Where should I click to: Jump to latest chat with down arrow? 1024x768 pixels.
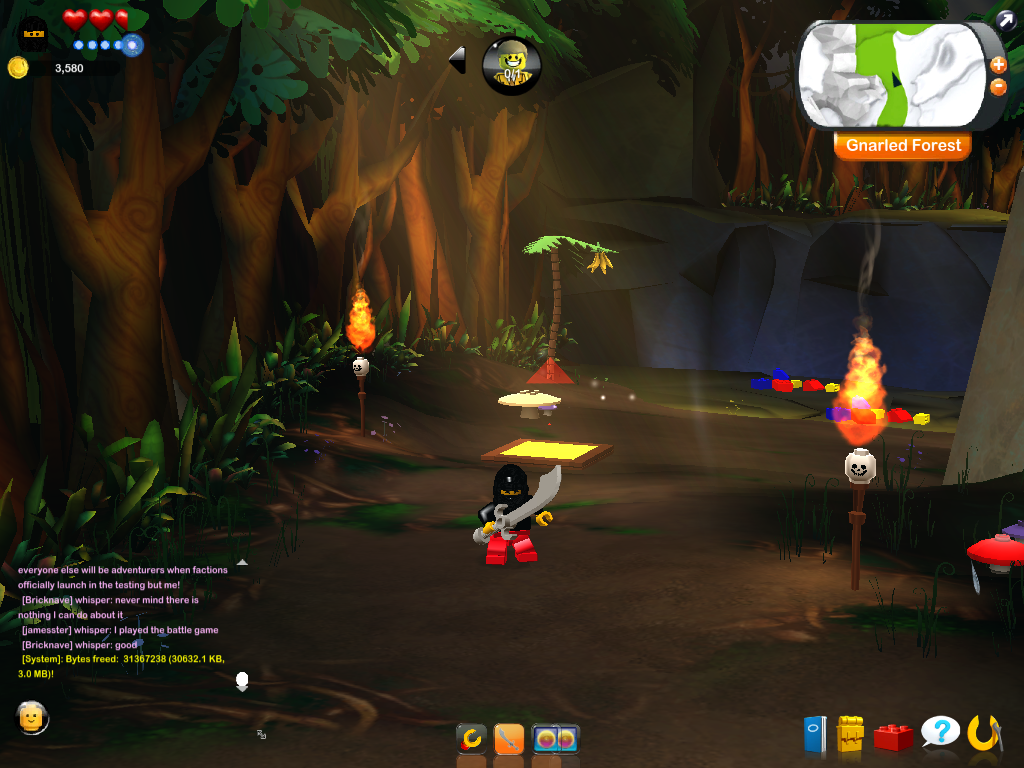tap(241, 682)
